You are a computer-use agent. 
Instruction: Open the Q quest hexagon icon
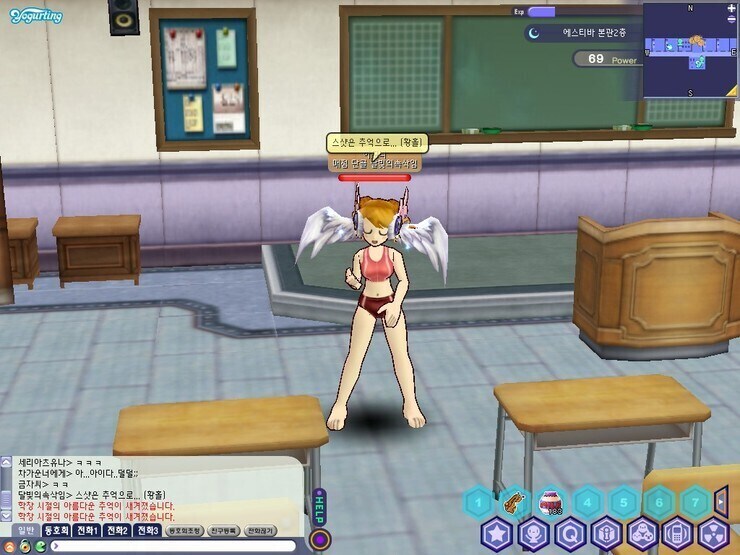click(569, 534)
